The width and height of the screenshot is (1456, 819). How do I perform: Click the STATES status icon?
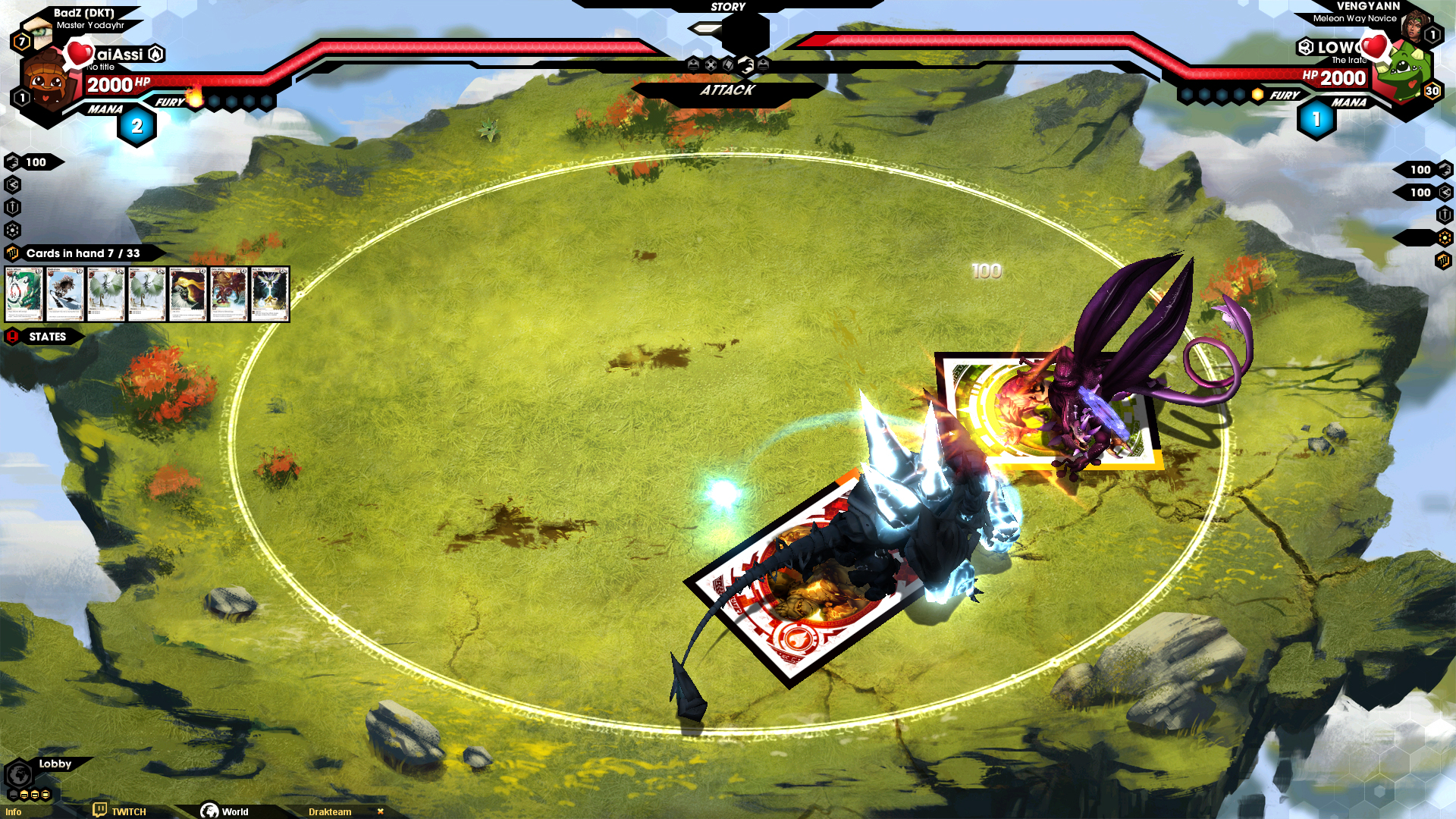click(12, 336)
